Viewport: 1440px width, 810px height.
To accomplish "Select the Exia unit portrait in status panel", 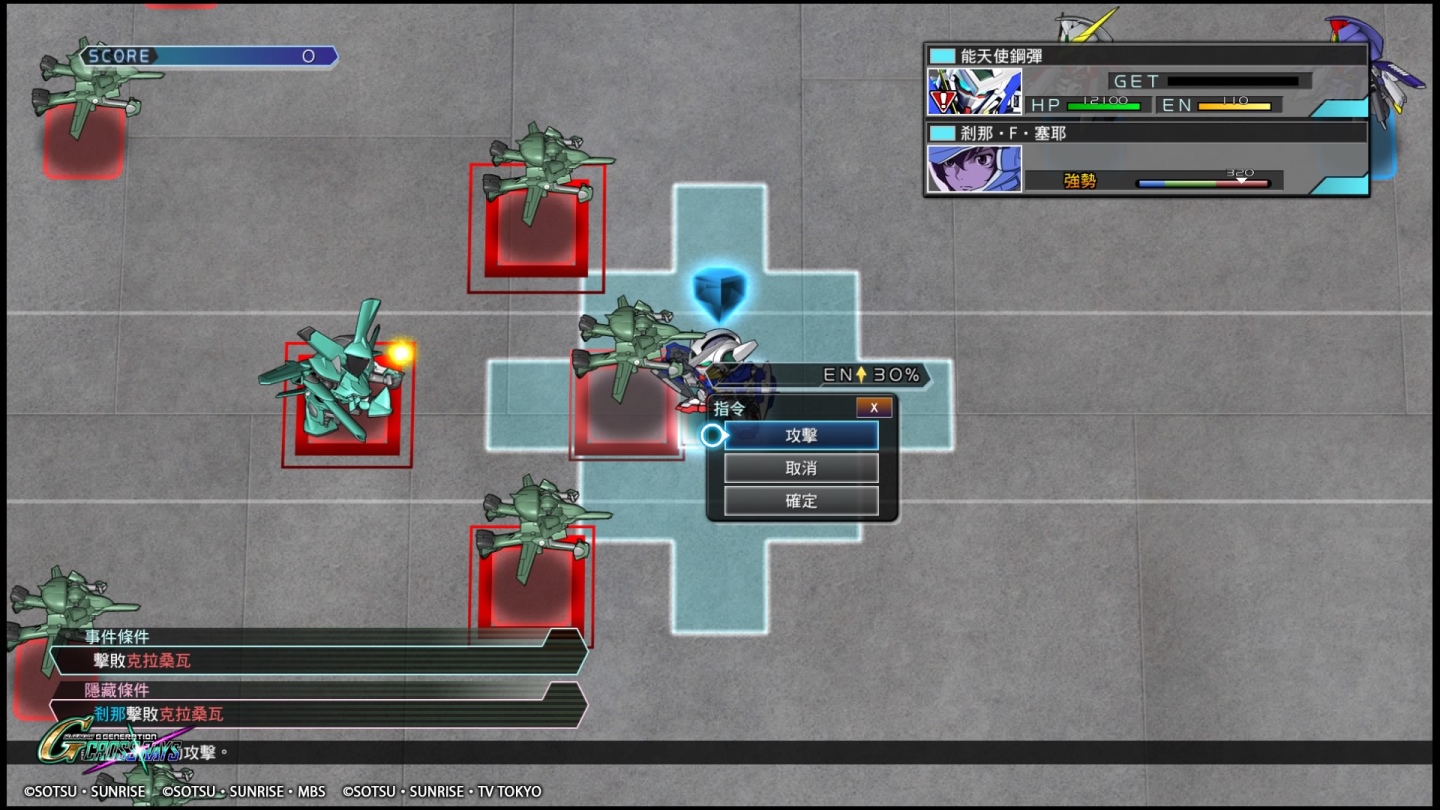I will [971, 92].
